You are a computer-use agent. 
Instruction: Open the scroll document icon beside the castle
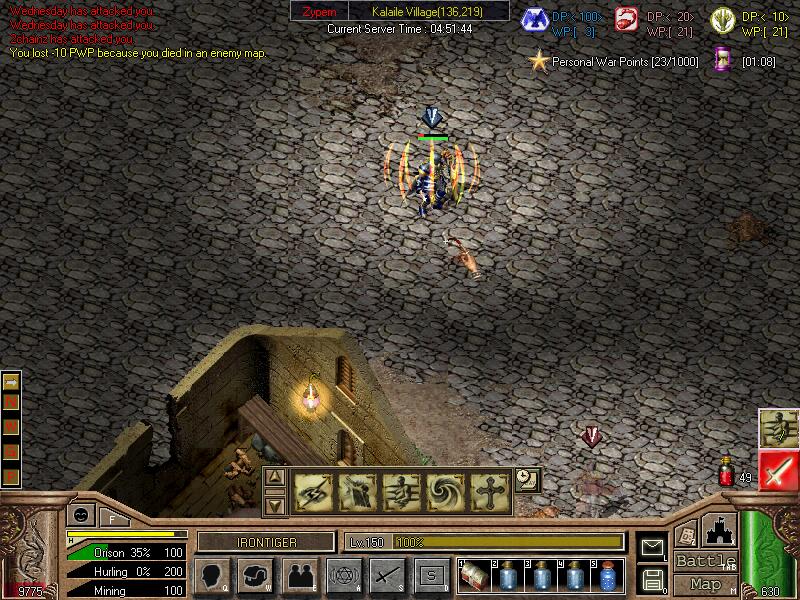(685, 535)
